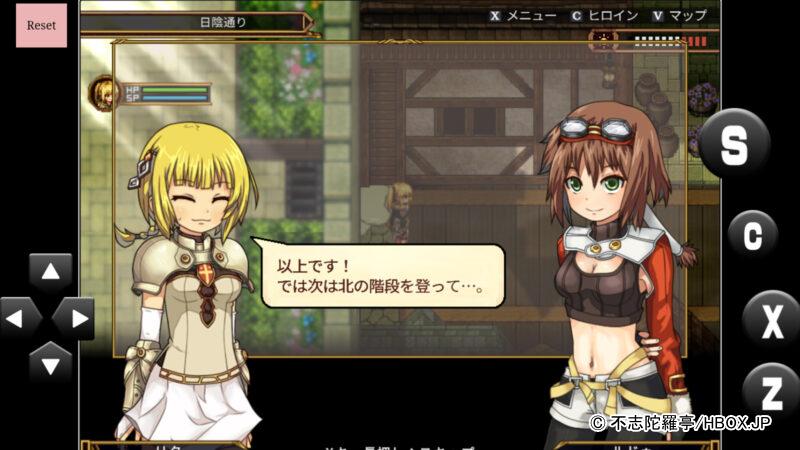Open the メニュー option in the top bar
The height and width of the screenshot is (450, 800).
pyautogui.click(x=523, y=15)
